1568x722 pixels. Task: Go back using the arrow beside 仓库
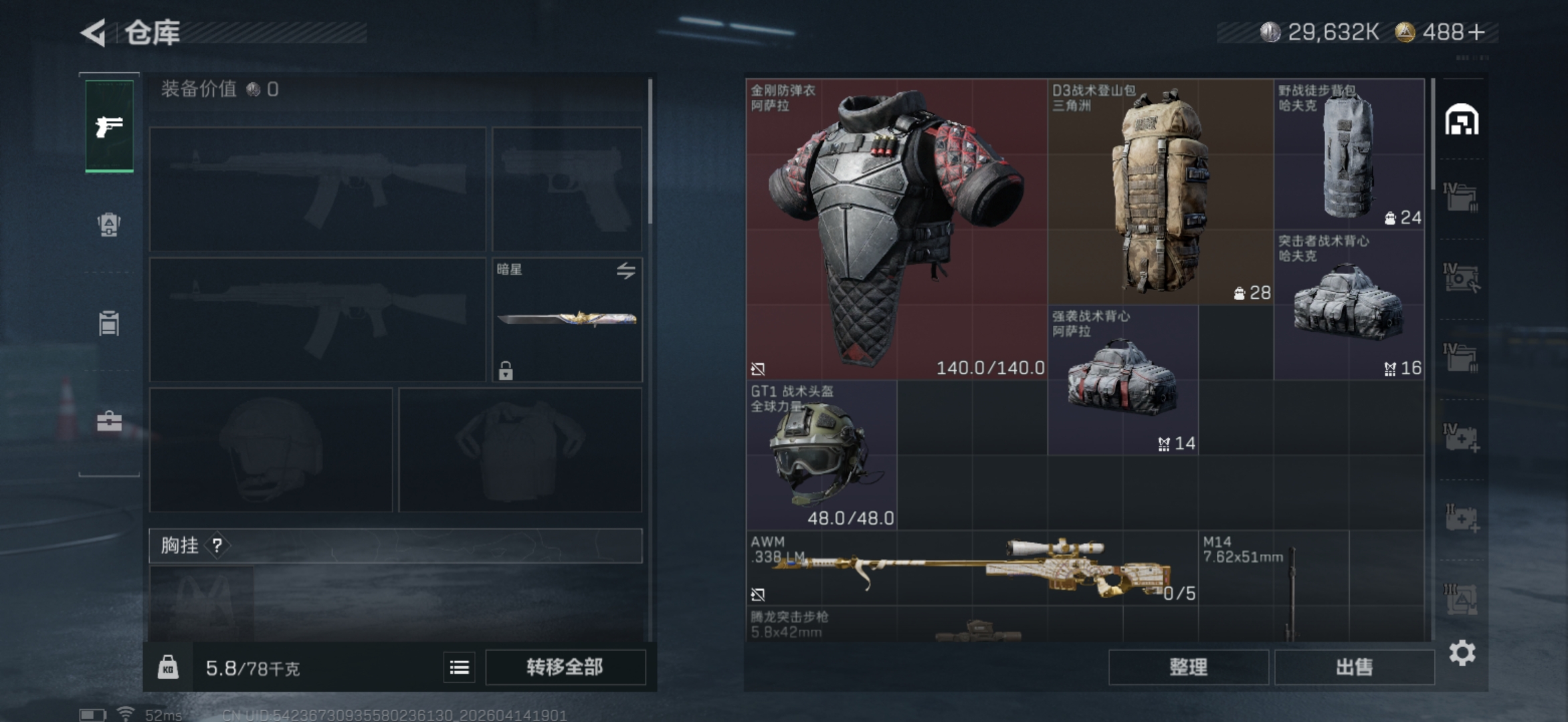(x=94, y=33)
